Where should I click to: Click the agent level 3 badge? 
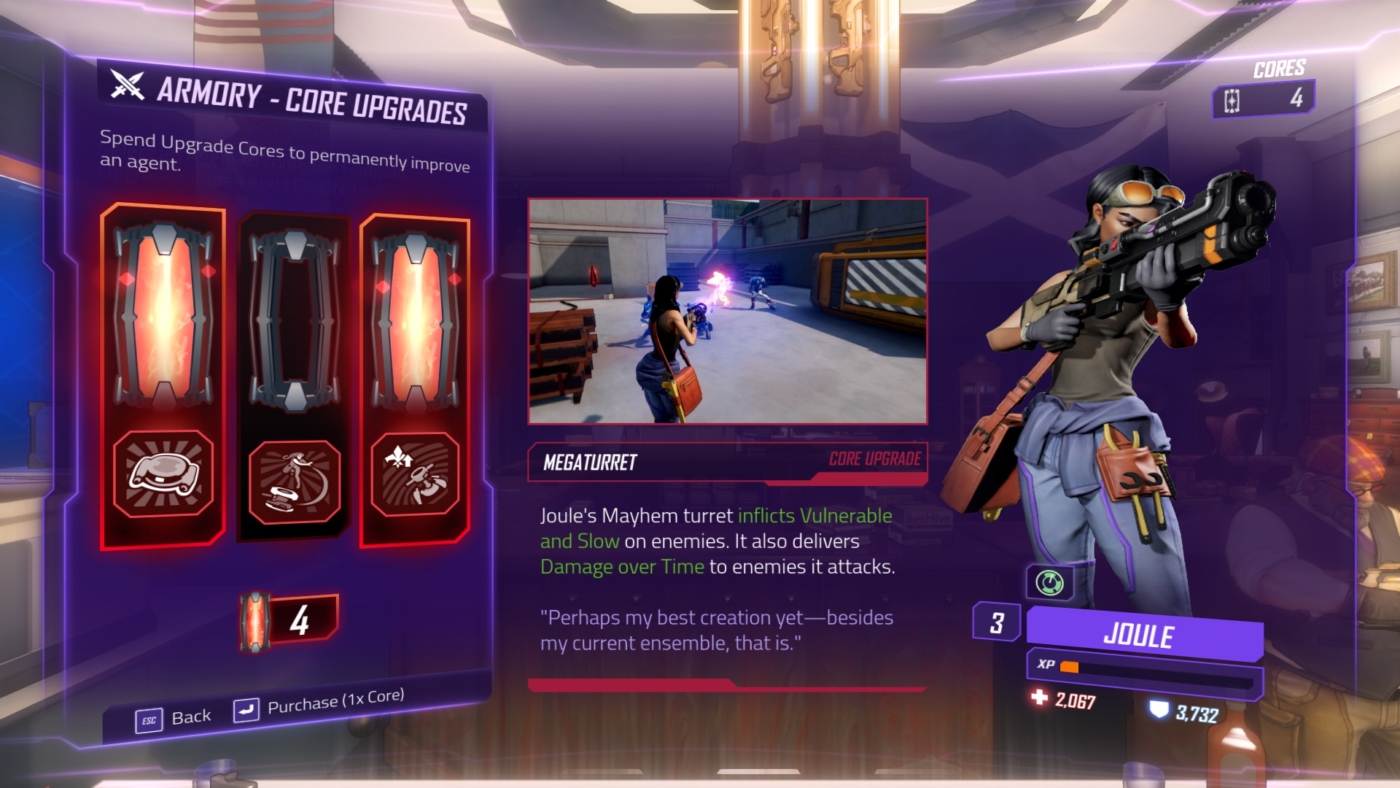pyautogui.click(x=997, y=623)
